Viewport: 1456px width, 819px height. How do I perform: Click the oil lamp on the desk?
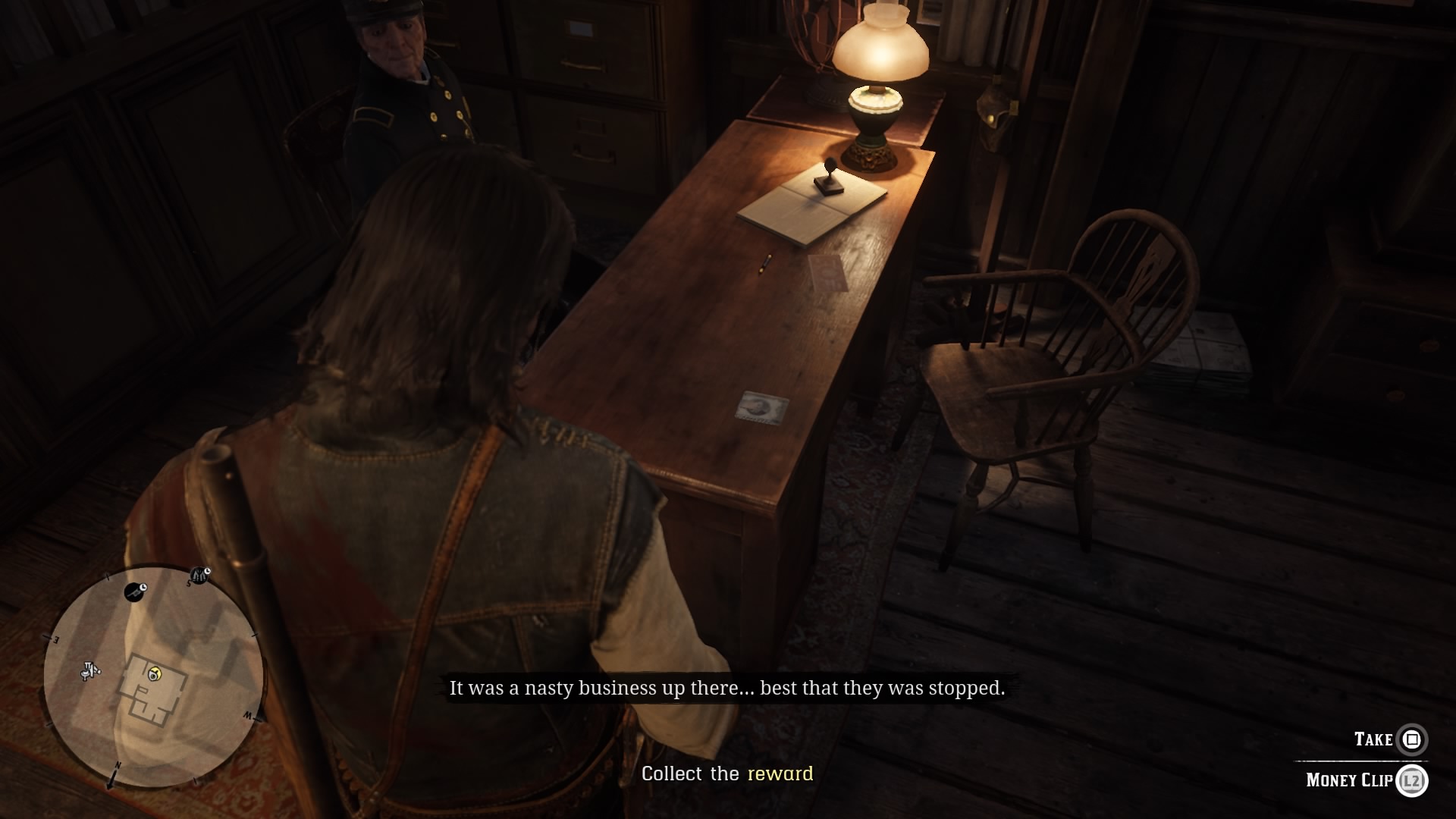point(880,68)
